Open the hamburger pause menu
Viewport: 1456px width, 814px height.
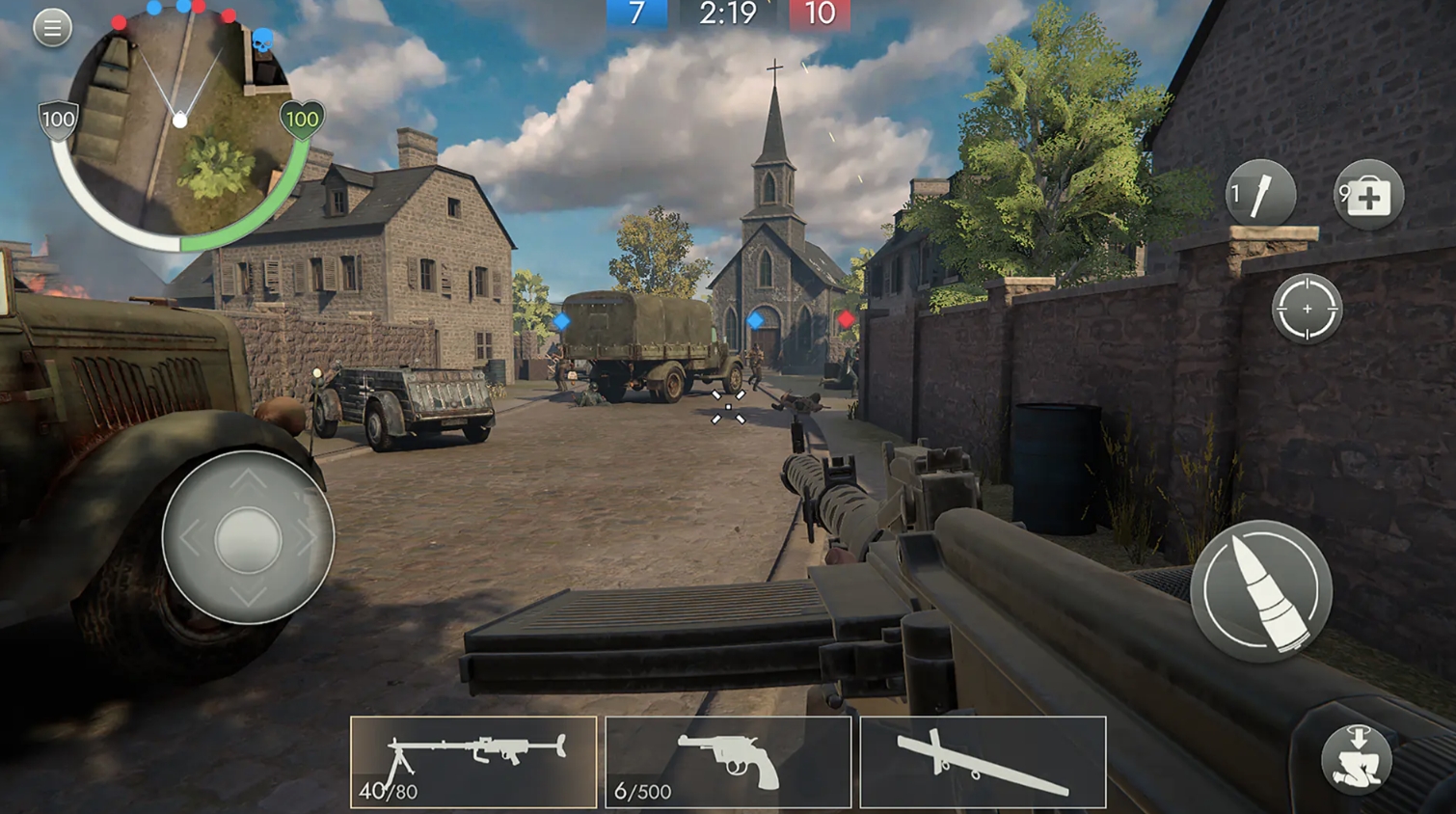pyautogui.click(x=53, y=28)
